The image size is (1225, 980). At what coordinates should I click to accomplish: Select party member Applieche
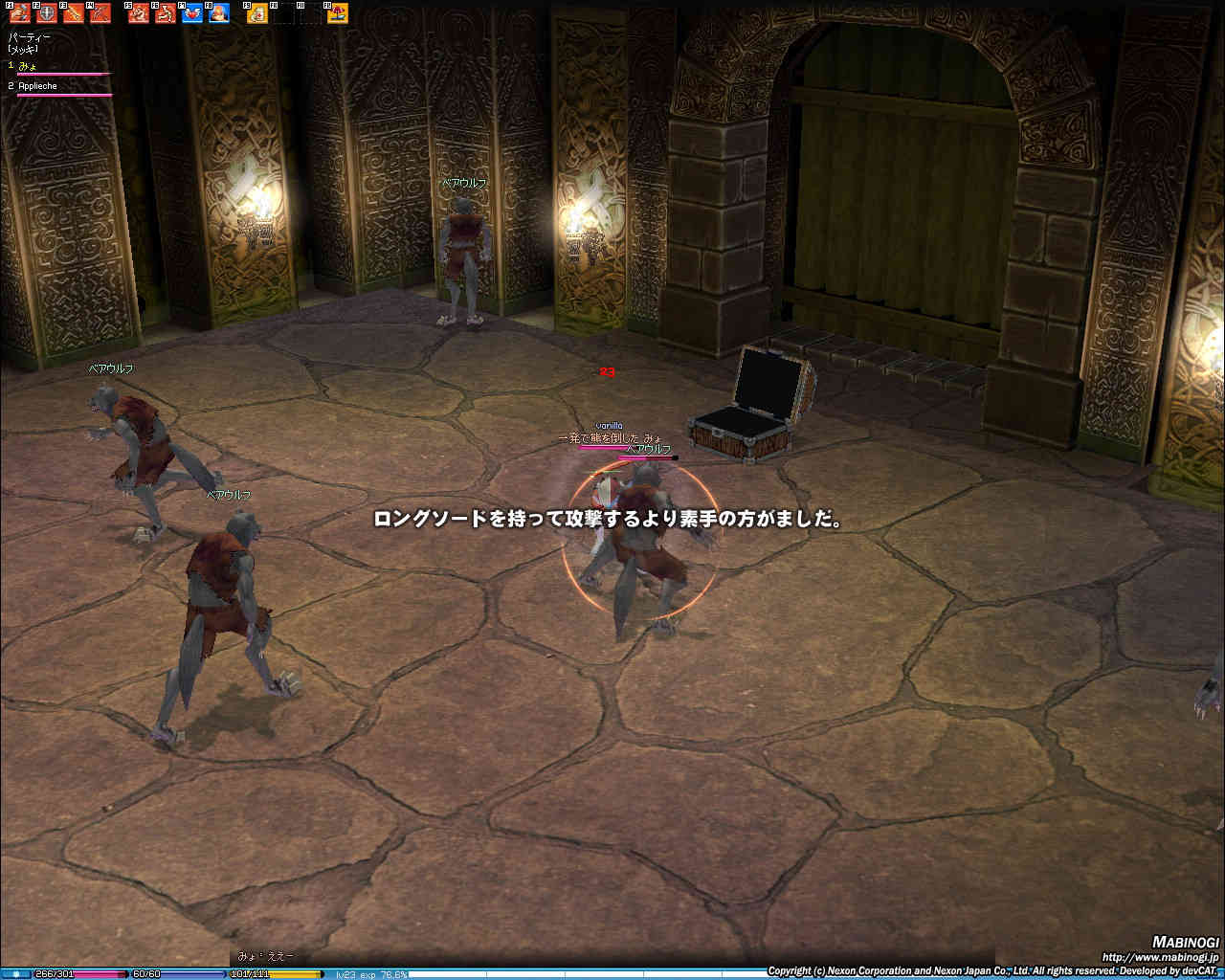[x=38, y=86]
